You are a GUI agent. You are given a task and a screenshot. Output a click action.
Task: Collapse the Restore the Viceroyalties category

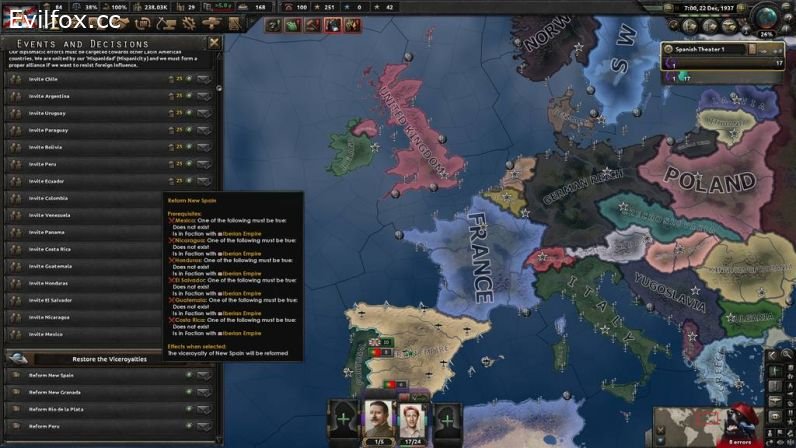click(16, 358)
